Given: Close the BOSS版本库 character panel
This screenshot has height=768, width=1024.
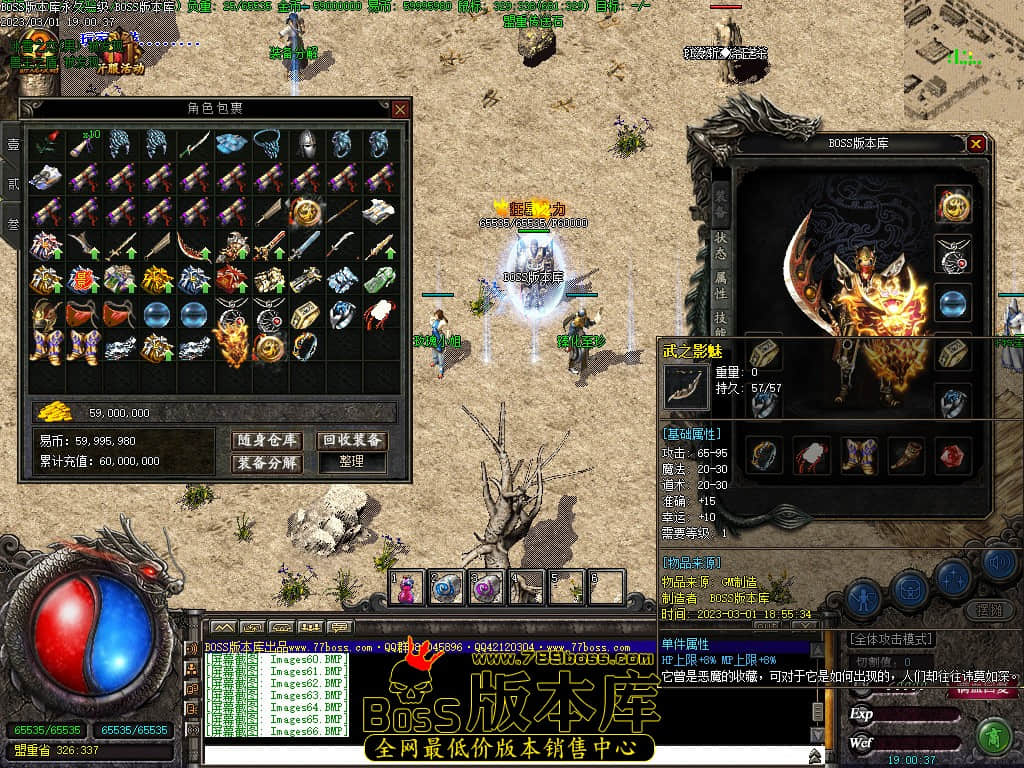Looking at the screenshot, I should (x=976, y=144).
